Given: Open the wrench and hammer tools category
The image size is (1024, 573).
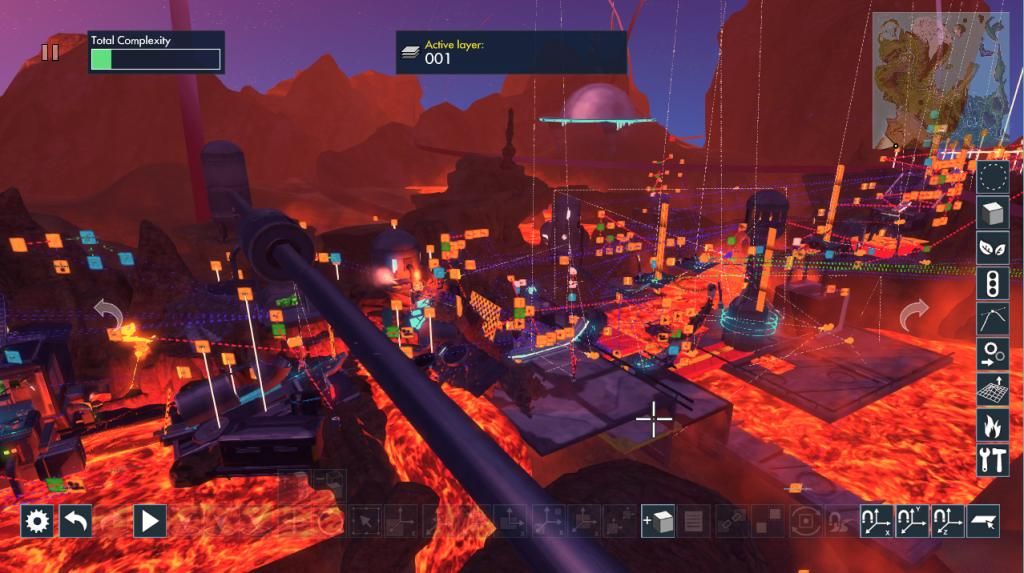Looking at the screenshot, I should [992, 459].
